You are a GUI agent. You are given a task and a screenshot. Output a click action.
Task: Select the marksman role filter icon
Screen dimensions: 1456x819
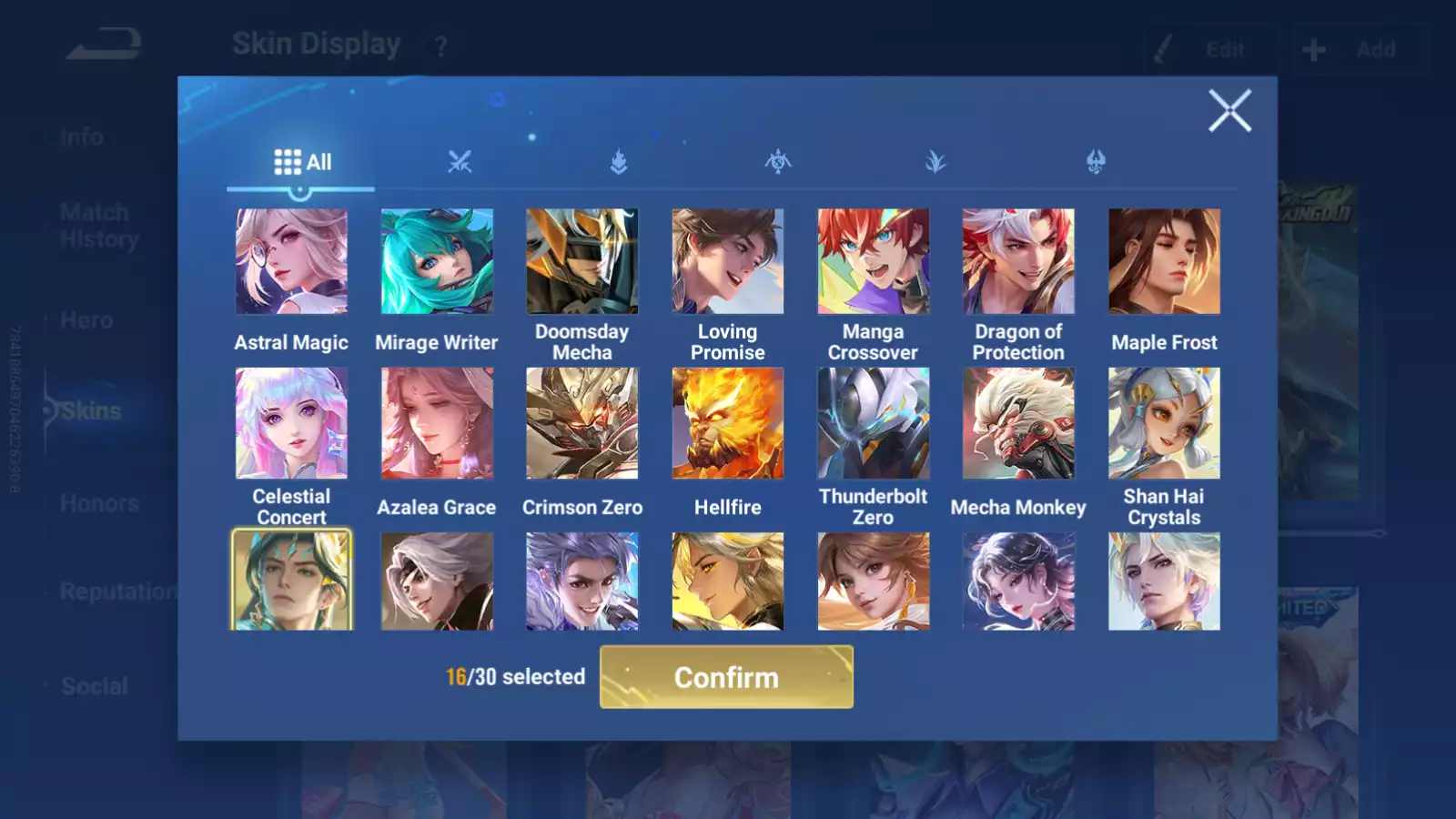(935, 161)
